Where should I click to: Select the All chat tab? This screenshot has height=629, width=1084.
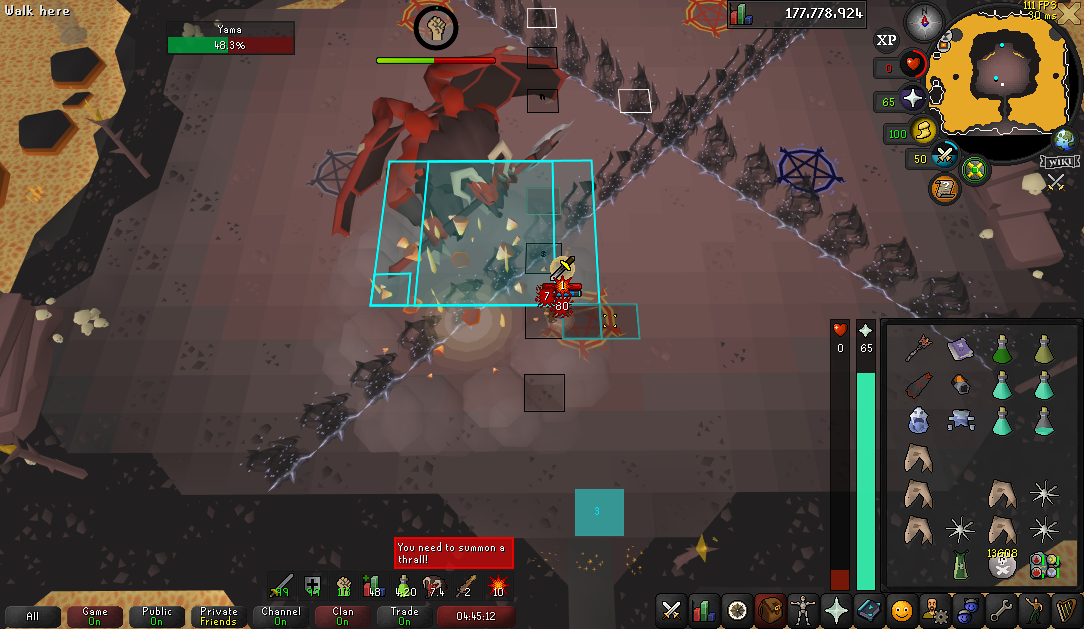pyautogui.click(x=32, y=616)
